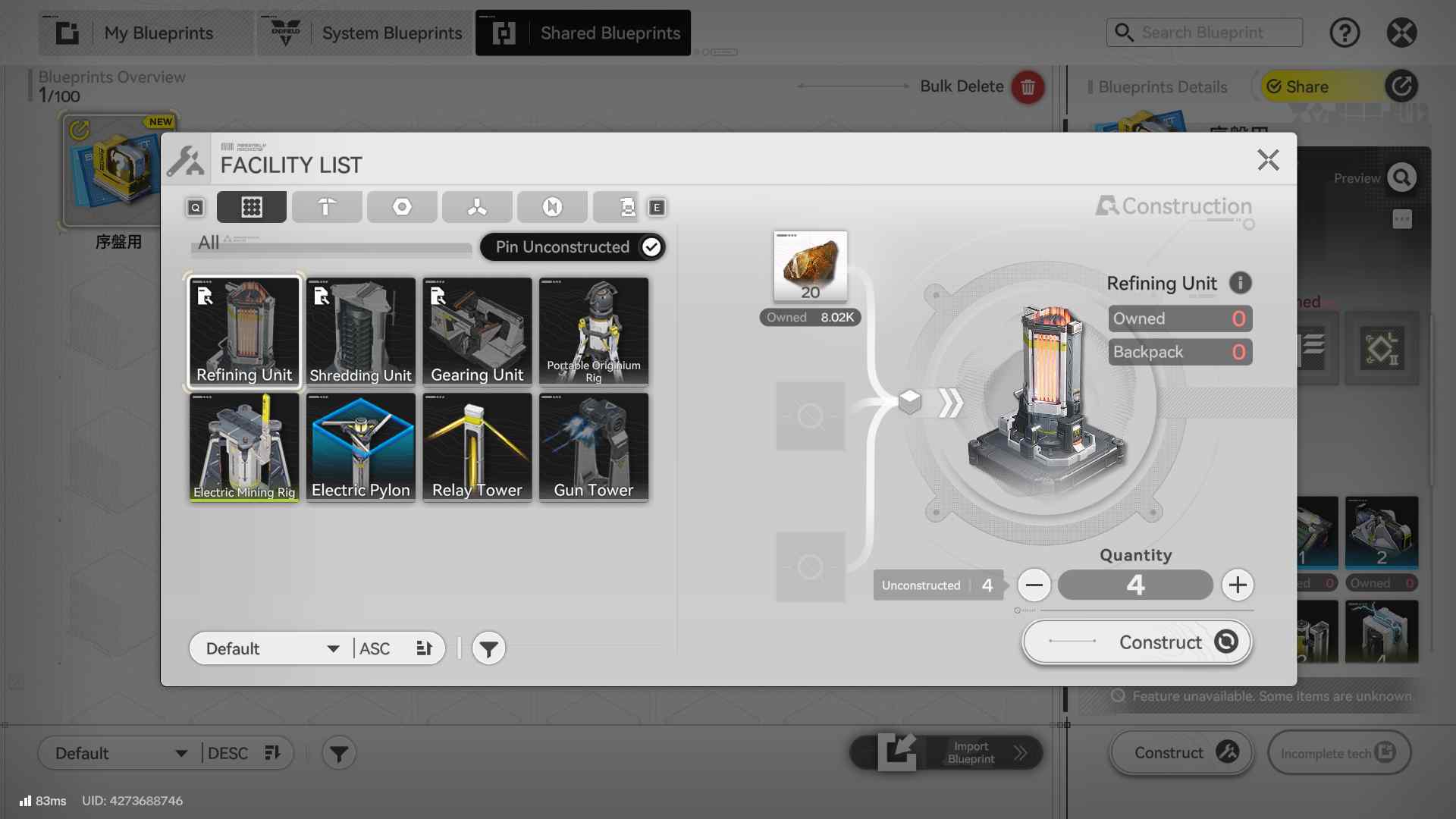The image size is (1456, 819).
Task: Open the search icon in Facility List
Action: [x=194, y=207]
